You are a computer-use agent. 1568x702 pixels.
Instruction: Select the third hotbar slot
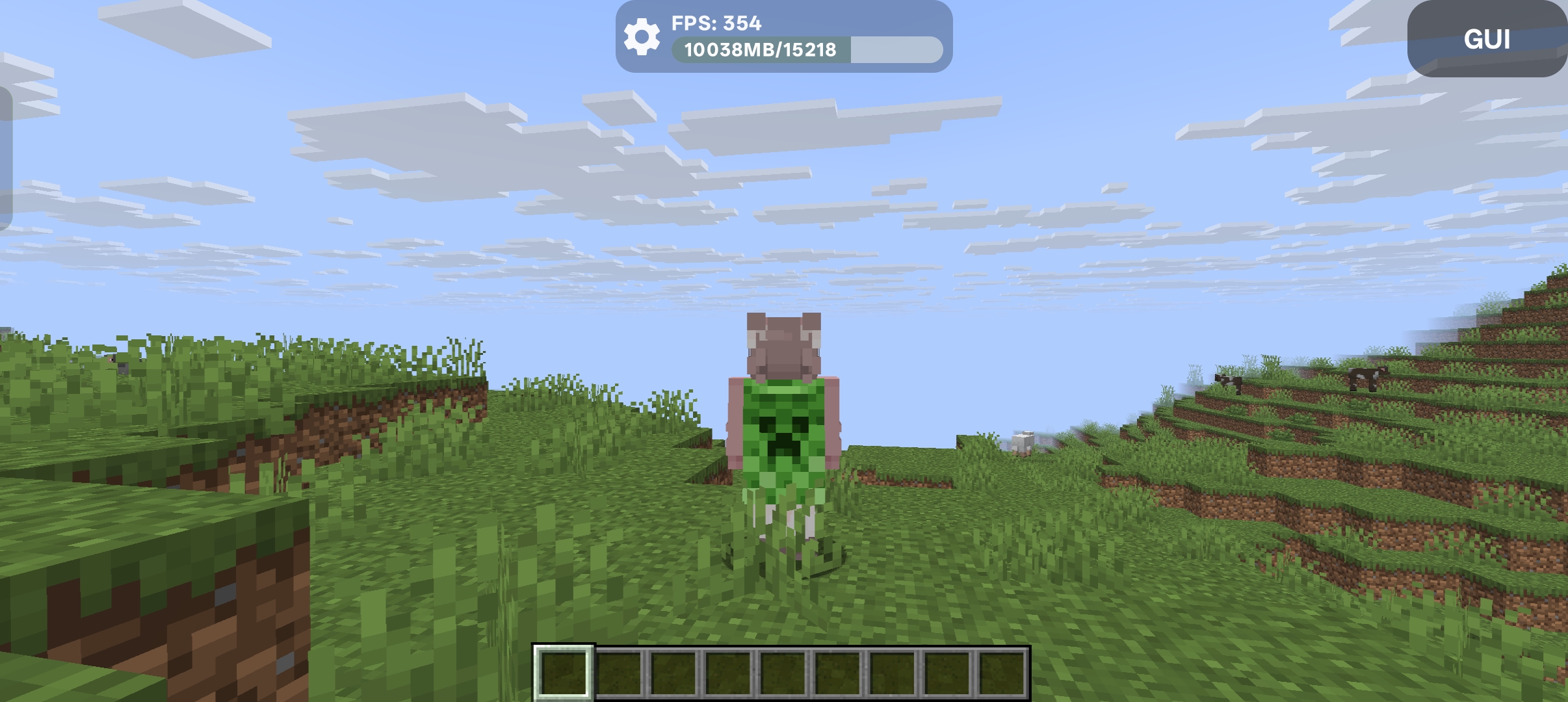tap(673, 673)
